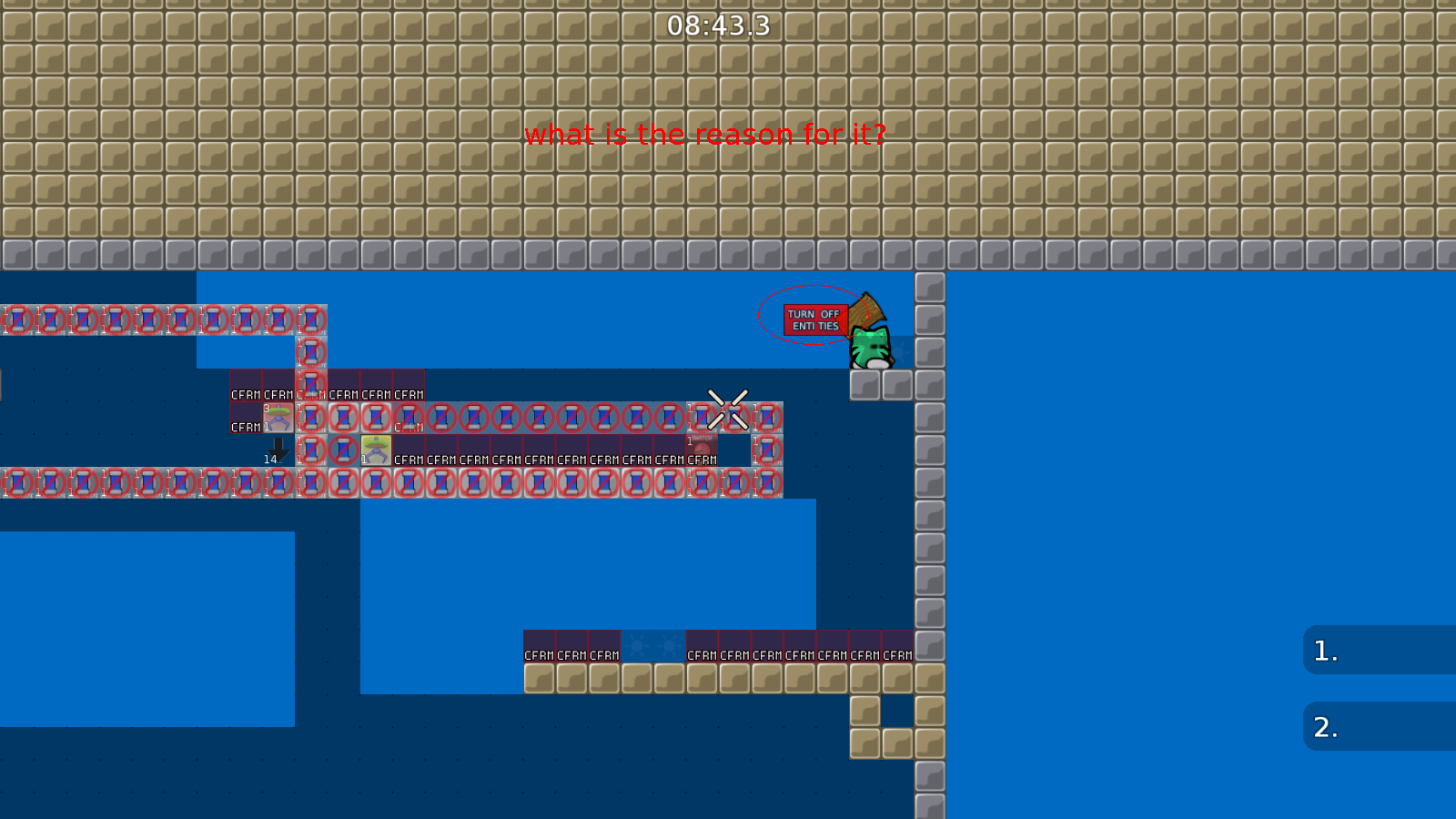Click the crossed-out hourglass left of the X marker
Viewport: 1456px width, 819px height.
coord(699,419)
